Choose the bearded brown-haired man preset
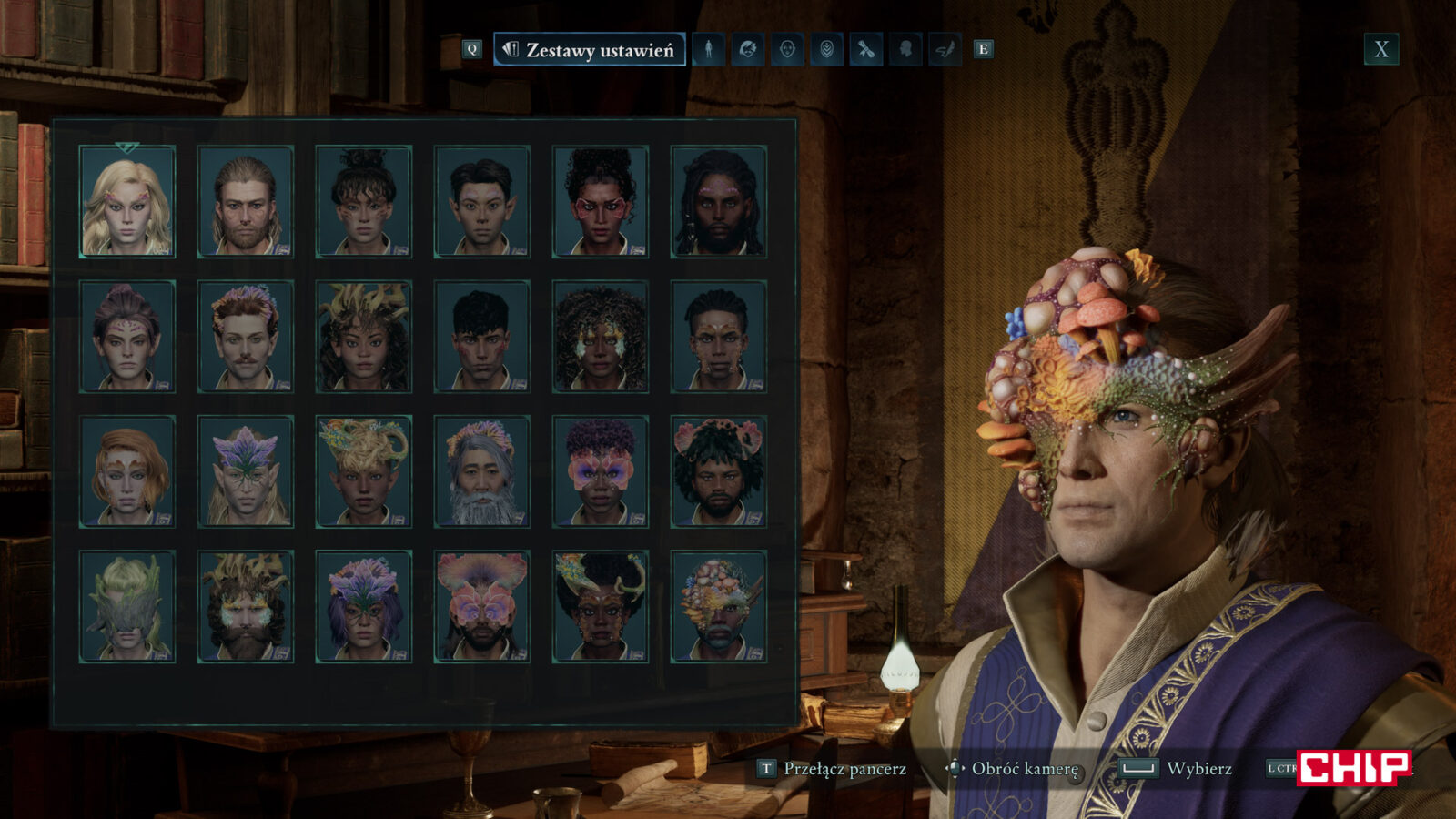1456x819 pixels. (x=246, y=201)
